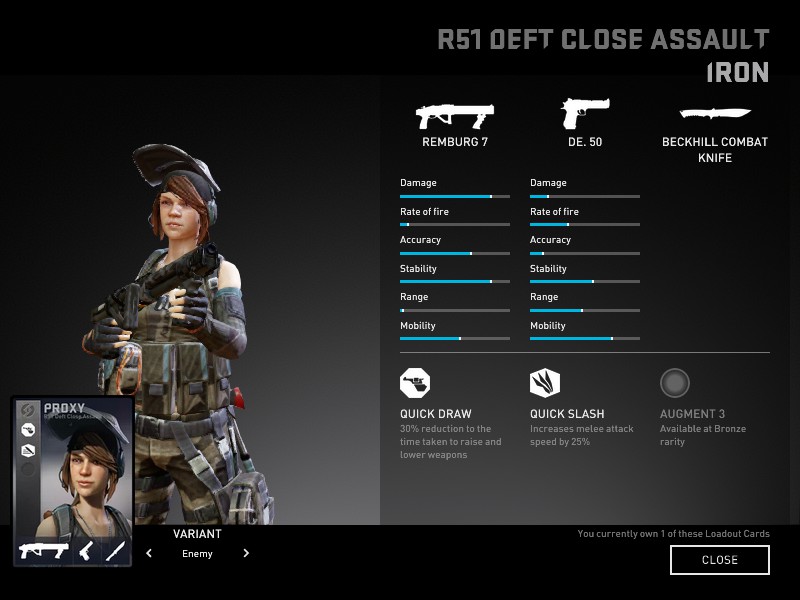
Task: Select the Remburg 7 shotgun icon
Action: click(x=455, y=115)
